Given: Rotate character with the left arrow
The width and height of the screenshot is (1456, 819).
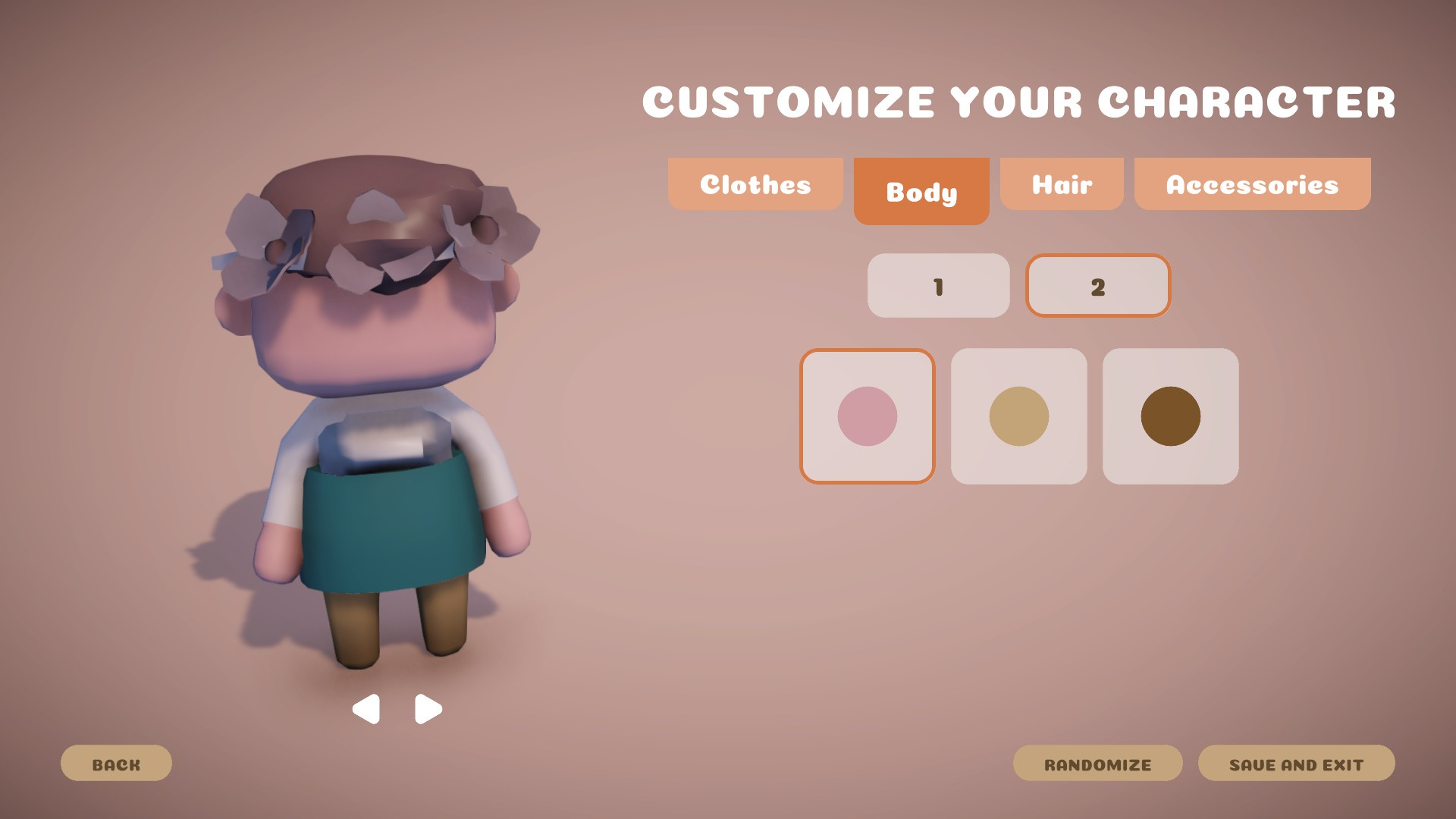Looking at the screenshot, I should coord(366,709).
